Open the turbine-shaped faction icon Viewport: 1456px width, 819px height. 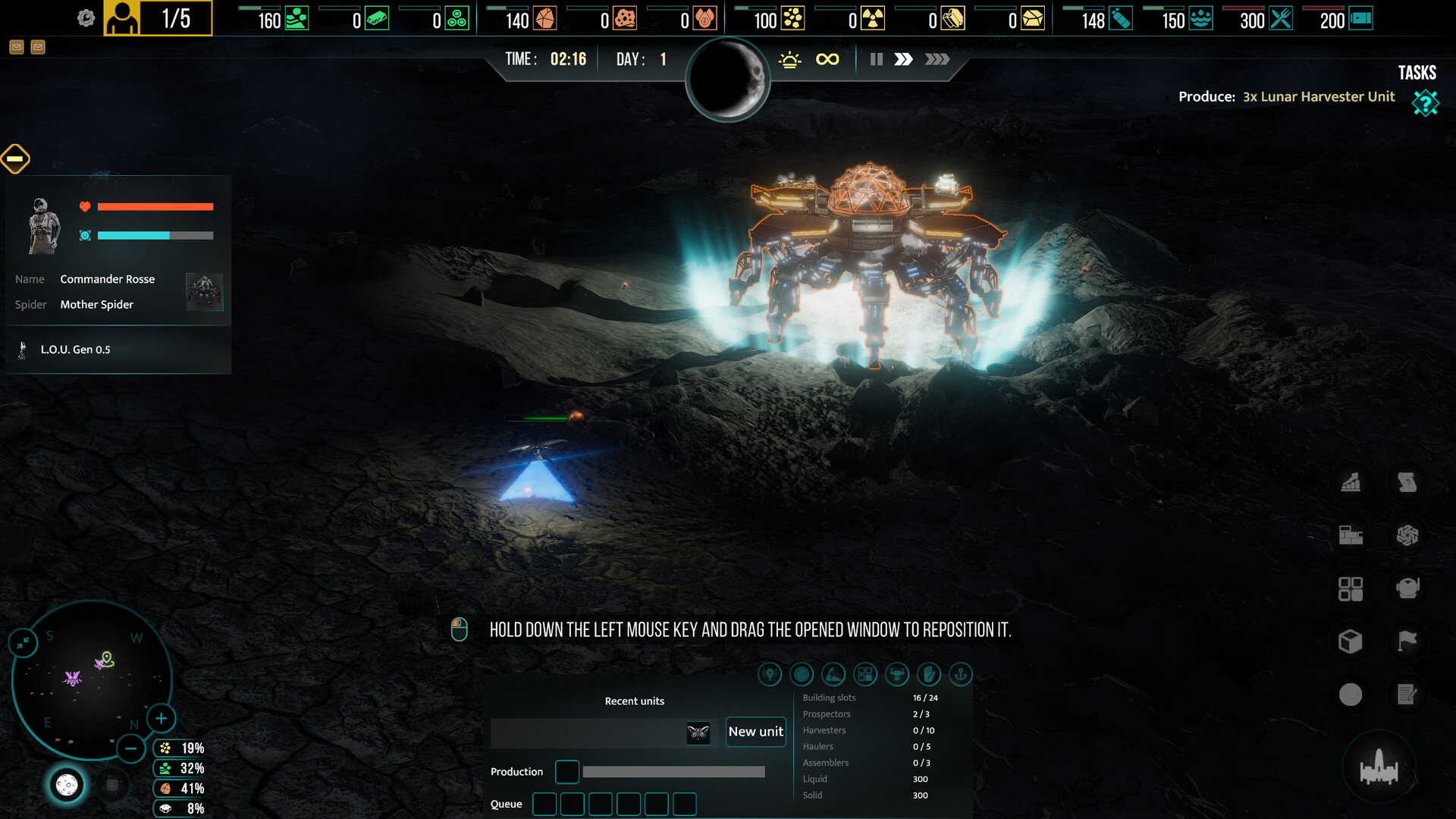pos(1407,535)
